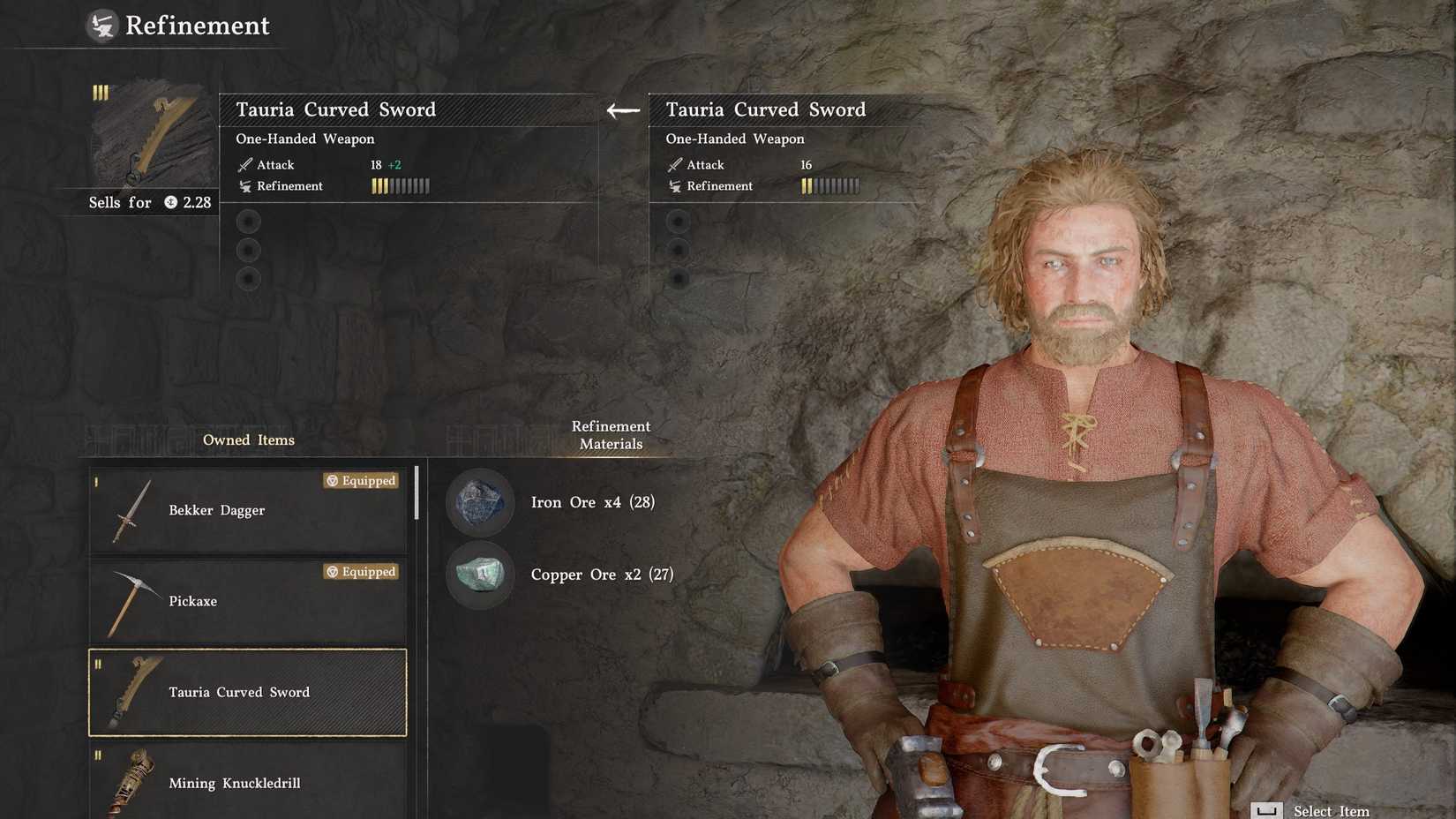Viewport: 1456px width, 819px height.
Task: Select the Iron Ore material icon
Action: (479, 503)
